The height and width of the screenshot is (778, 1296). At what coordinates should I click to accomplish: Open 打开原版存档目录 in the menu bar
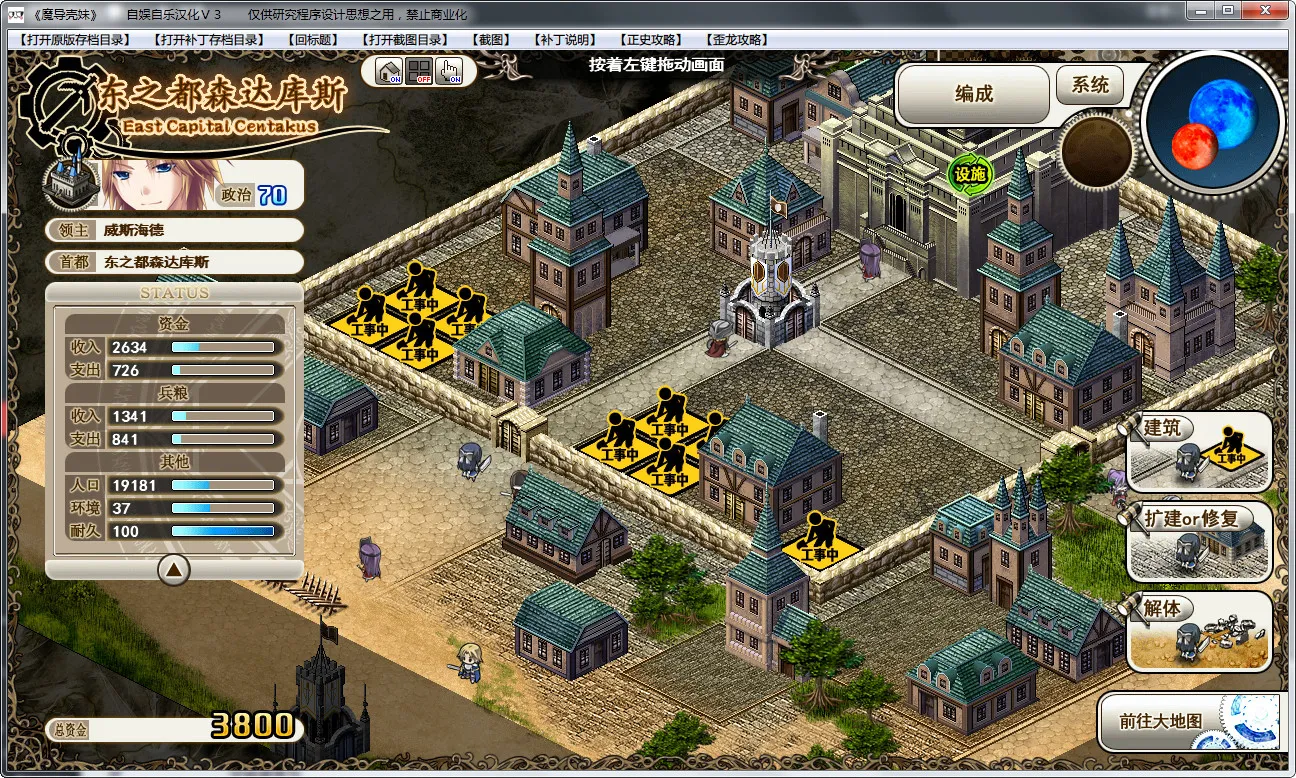point(75,40)
